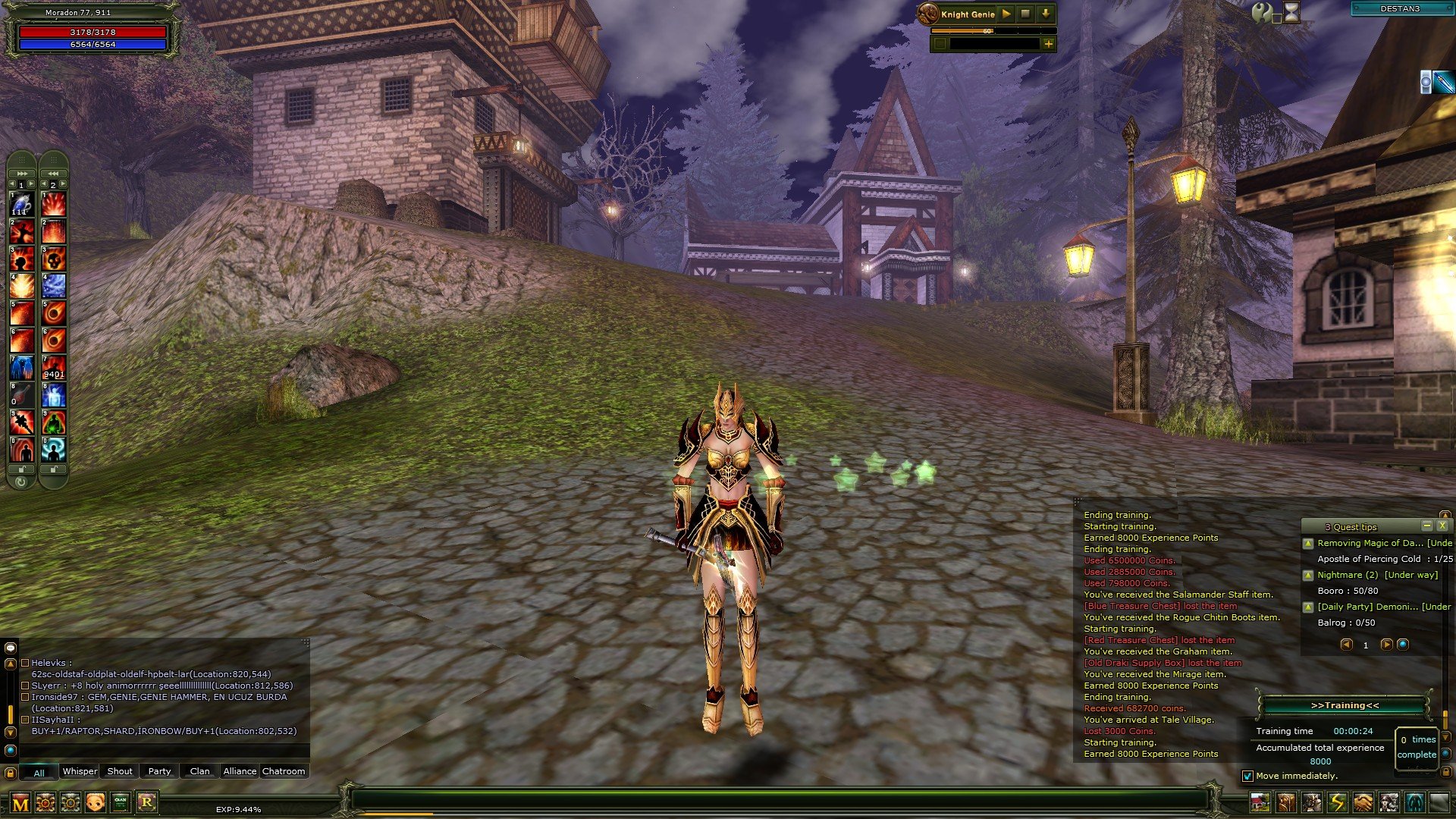
Task: Switch to the Whisper chat tab
Action: pos(80,770)
